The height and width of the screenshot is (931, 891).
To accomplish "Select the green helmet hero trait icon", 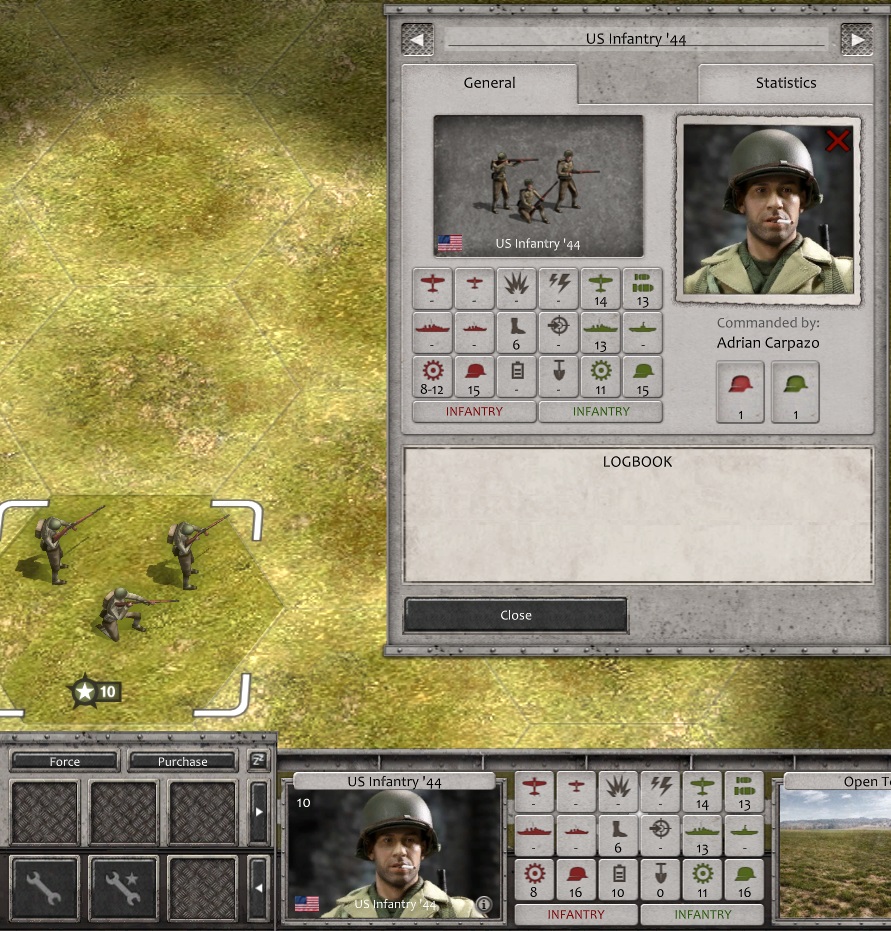I will [x=795, y=392].
